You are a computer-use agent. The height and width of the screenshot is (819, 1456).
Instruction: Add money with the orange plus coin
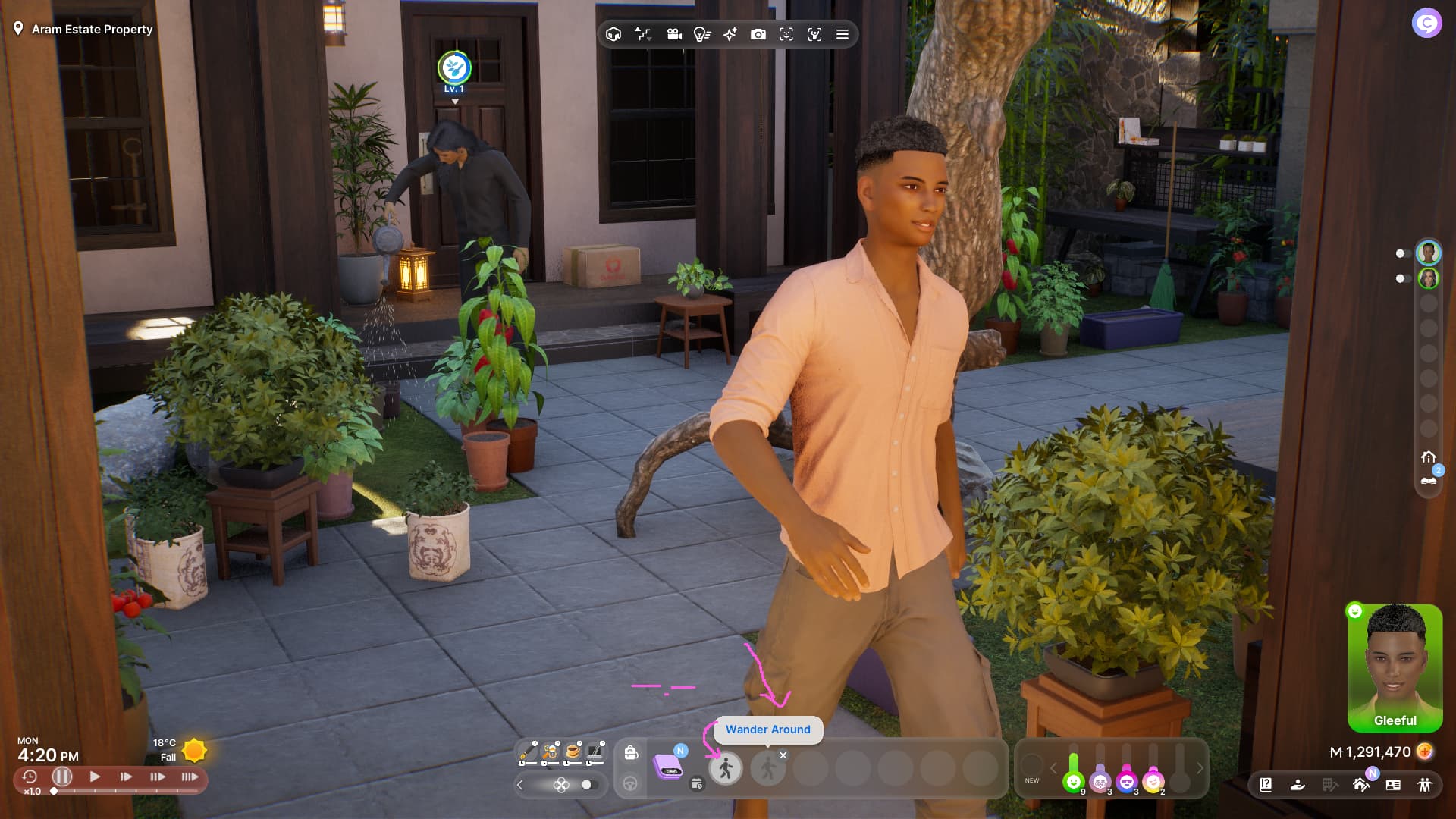tap(1426, 752)
